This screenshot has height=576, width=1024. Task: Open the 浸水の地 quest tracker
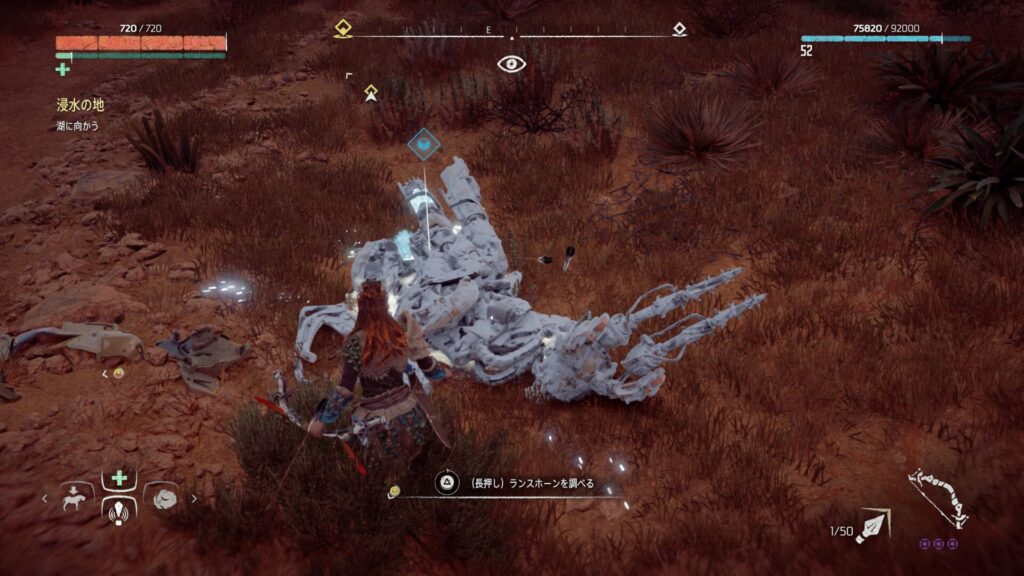pos(80,104)
